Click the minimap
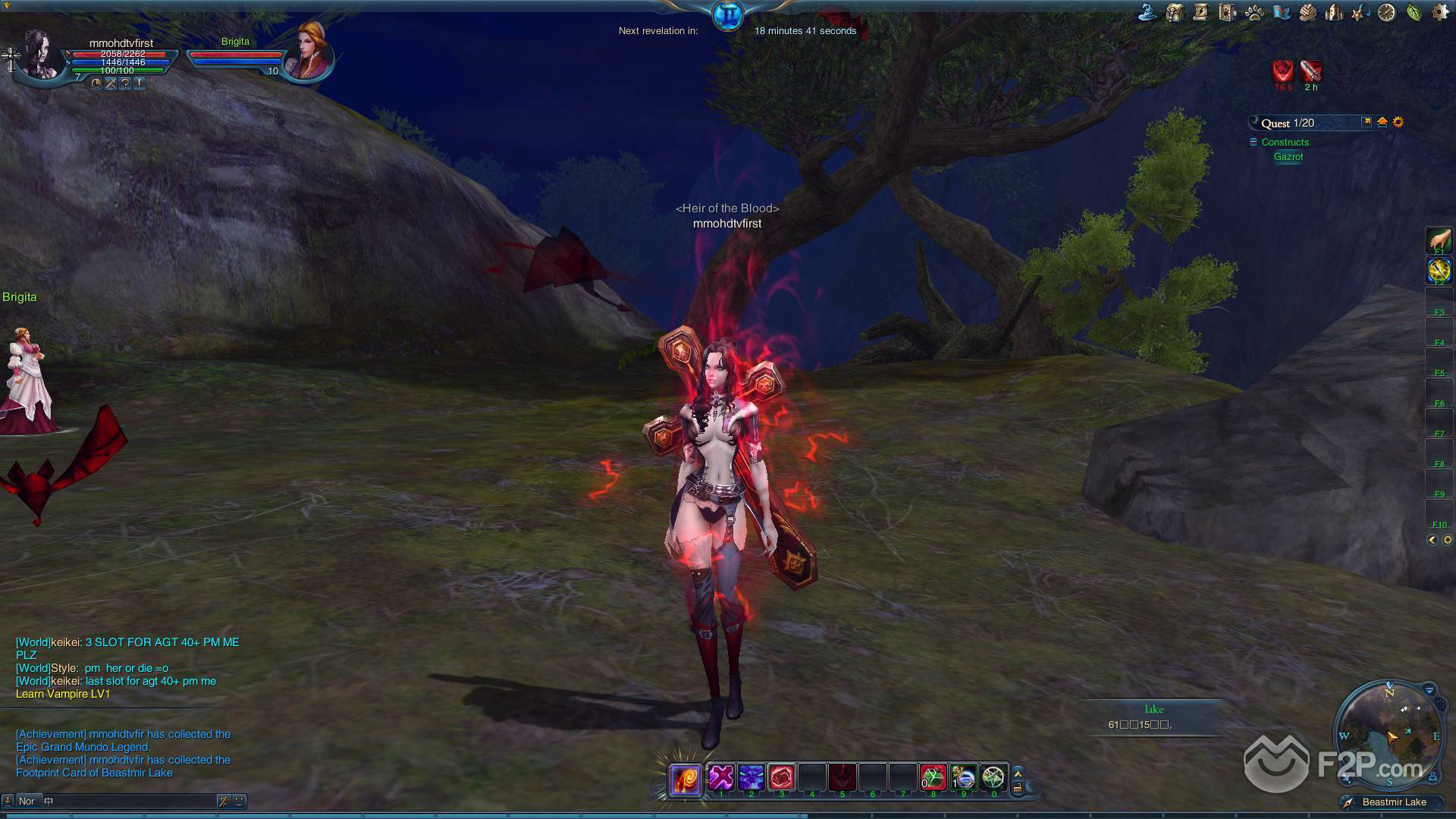Viewport: 1456px width, 819px height. pos(1389,736)
